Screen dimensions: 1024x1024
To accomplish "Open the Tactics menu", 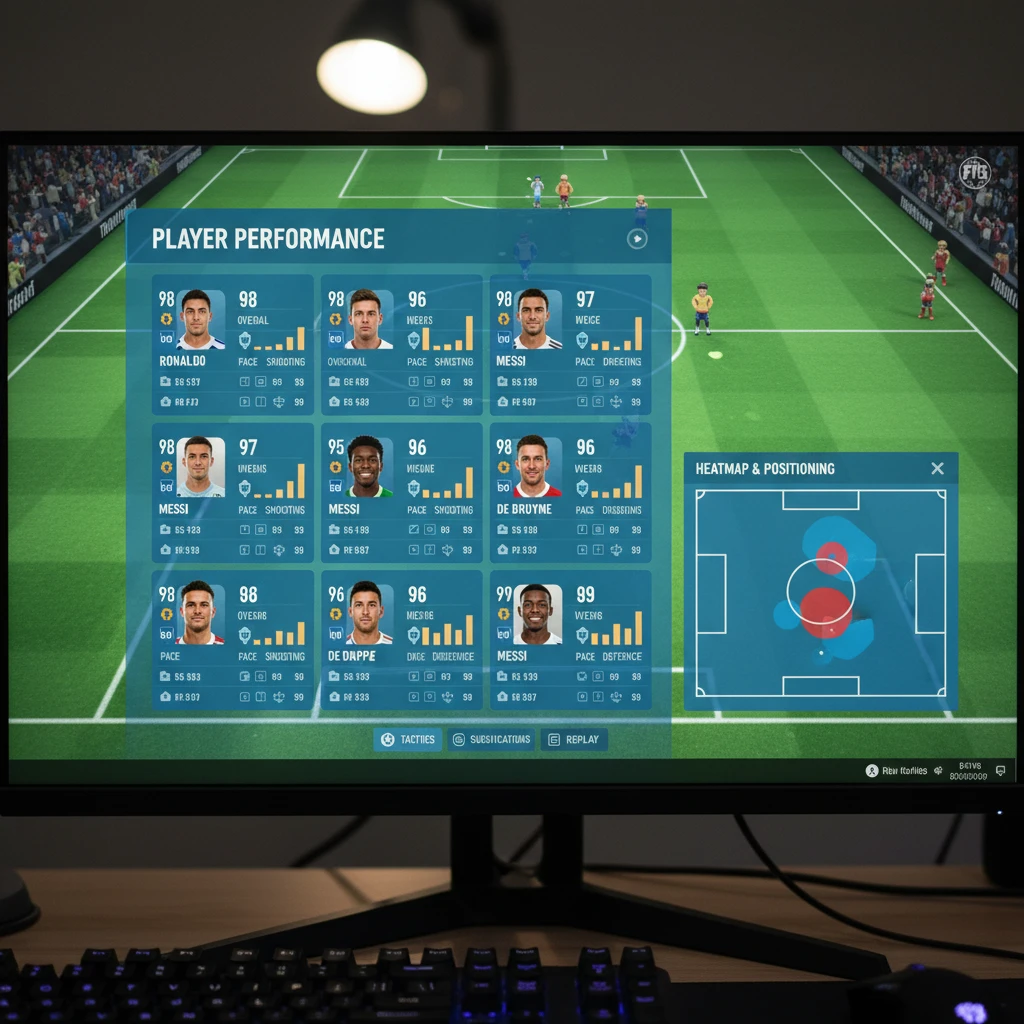I will pyautogui.click(x=408, y=740).
